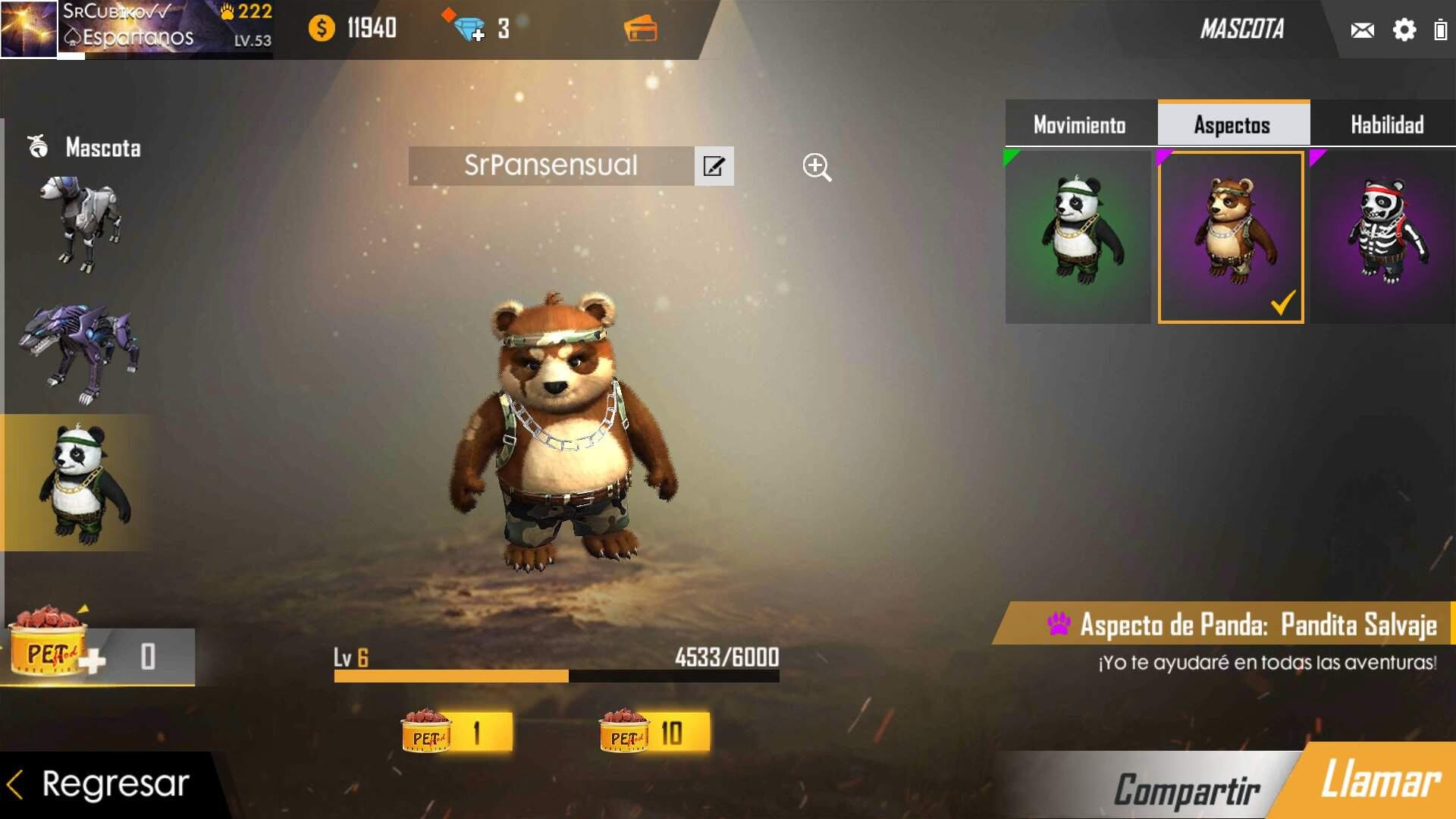Switch to the Movimiento tab
The image size is (1456, 819).
(x=1079, y=124)
